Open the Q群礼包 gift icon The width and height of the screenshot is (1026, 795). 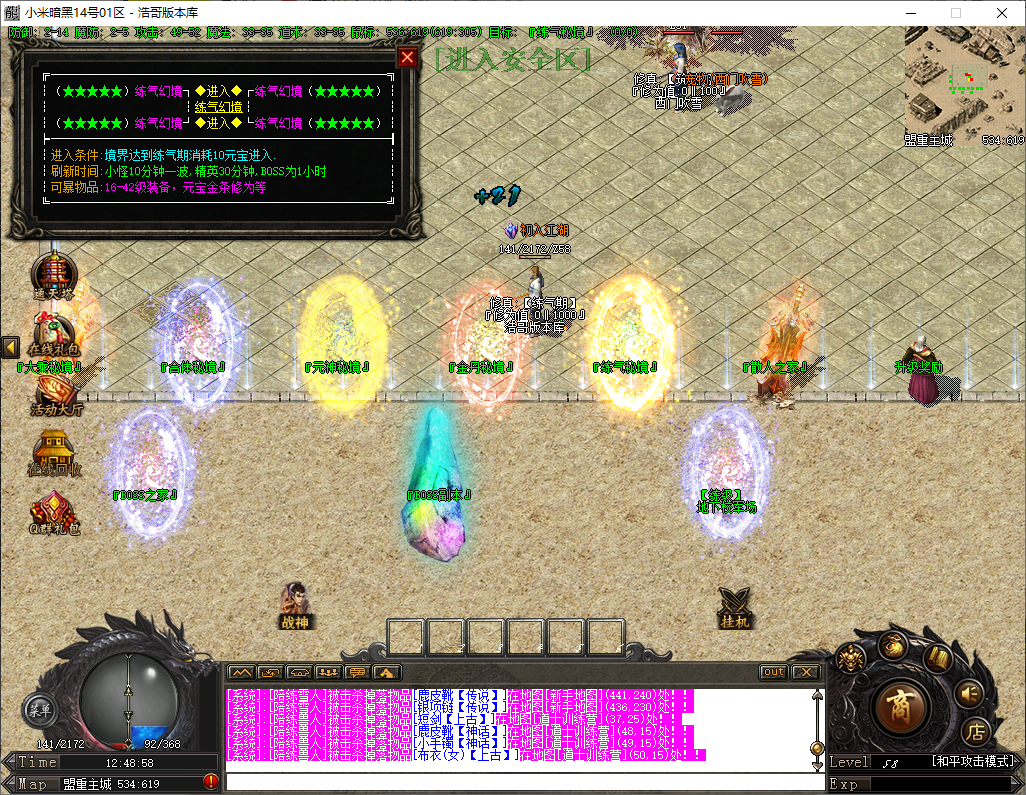pos(55,510)
